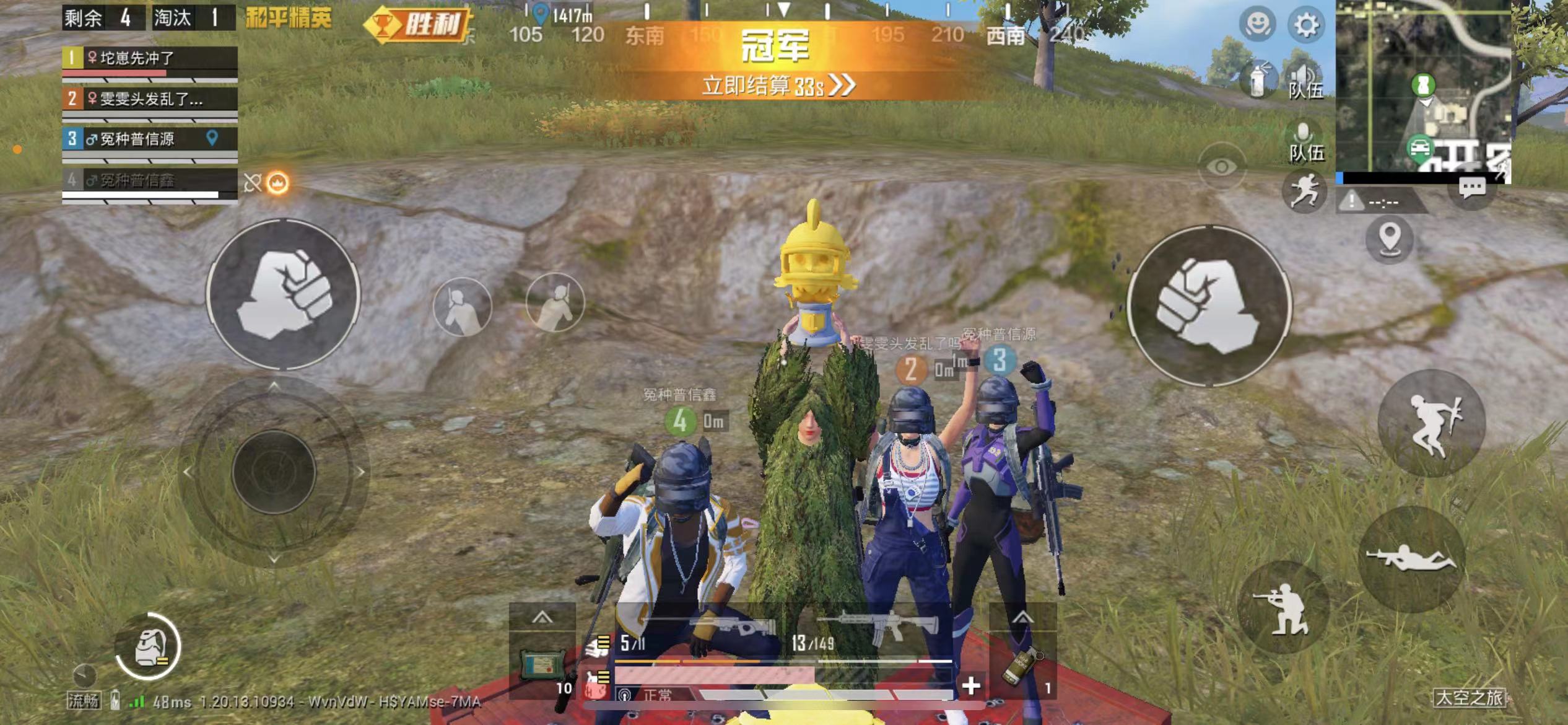Toggle the free-look eye button
1568x725 pixels.
pos(1221,167)
